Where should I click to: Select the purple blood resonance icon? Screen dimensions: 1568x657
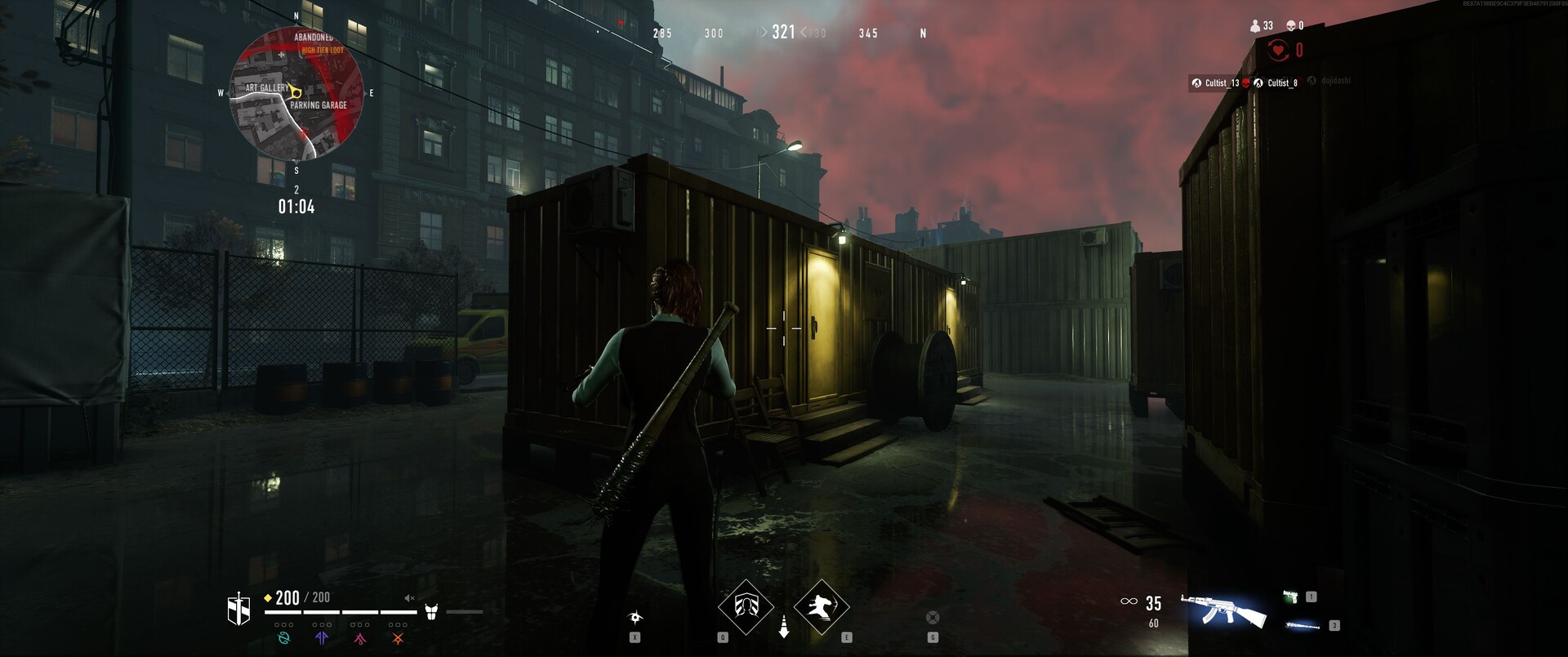point(322,638)
